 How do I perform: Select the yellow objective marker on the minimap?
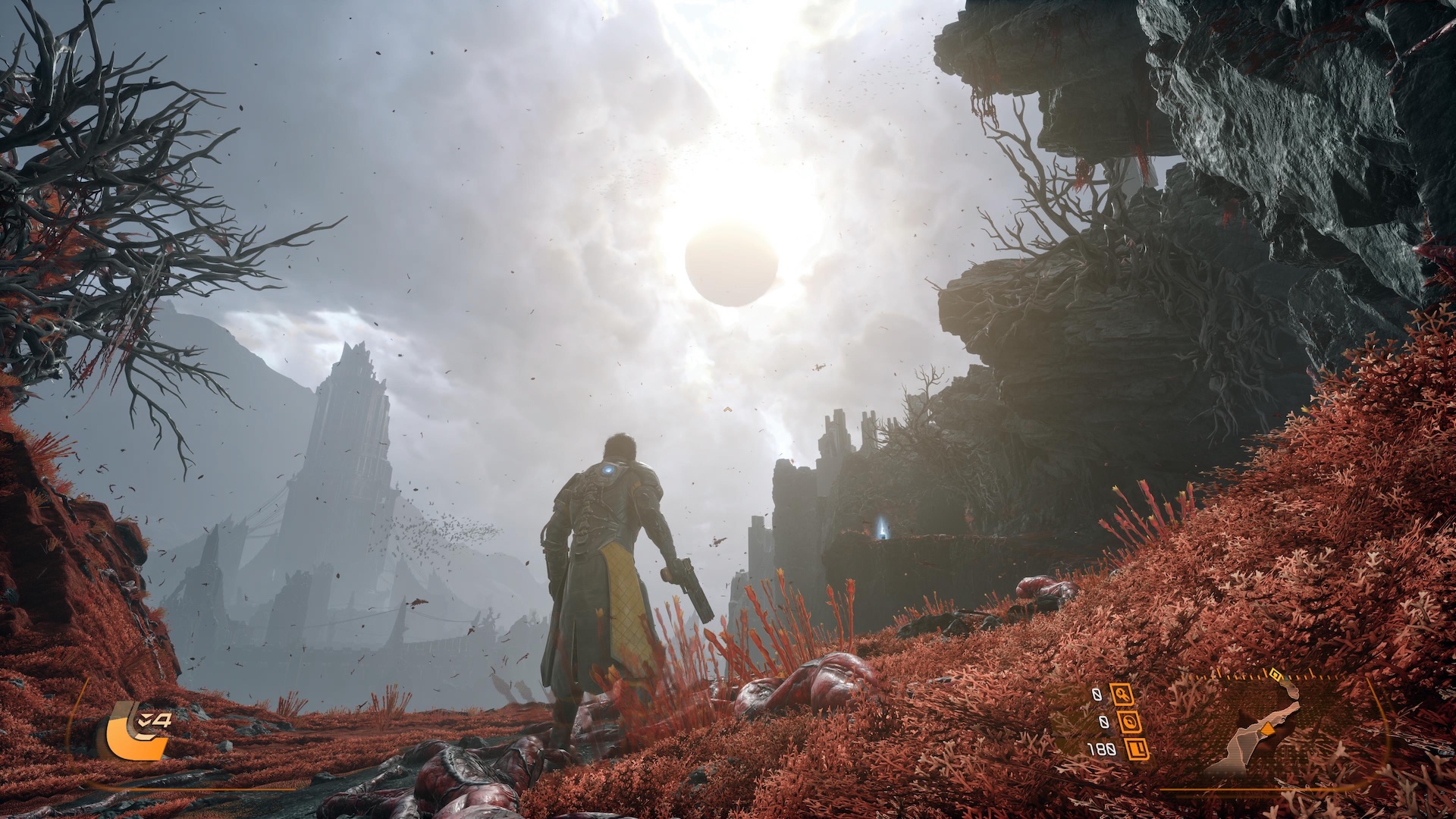pyautogui.click(x=1276, y=673)
